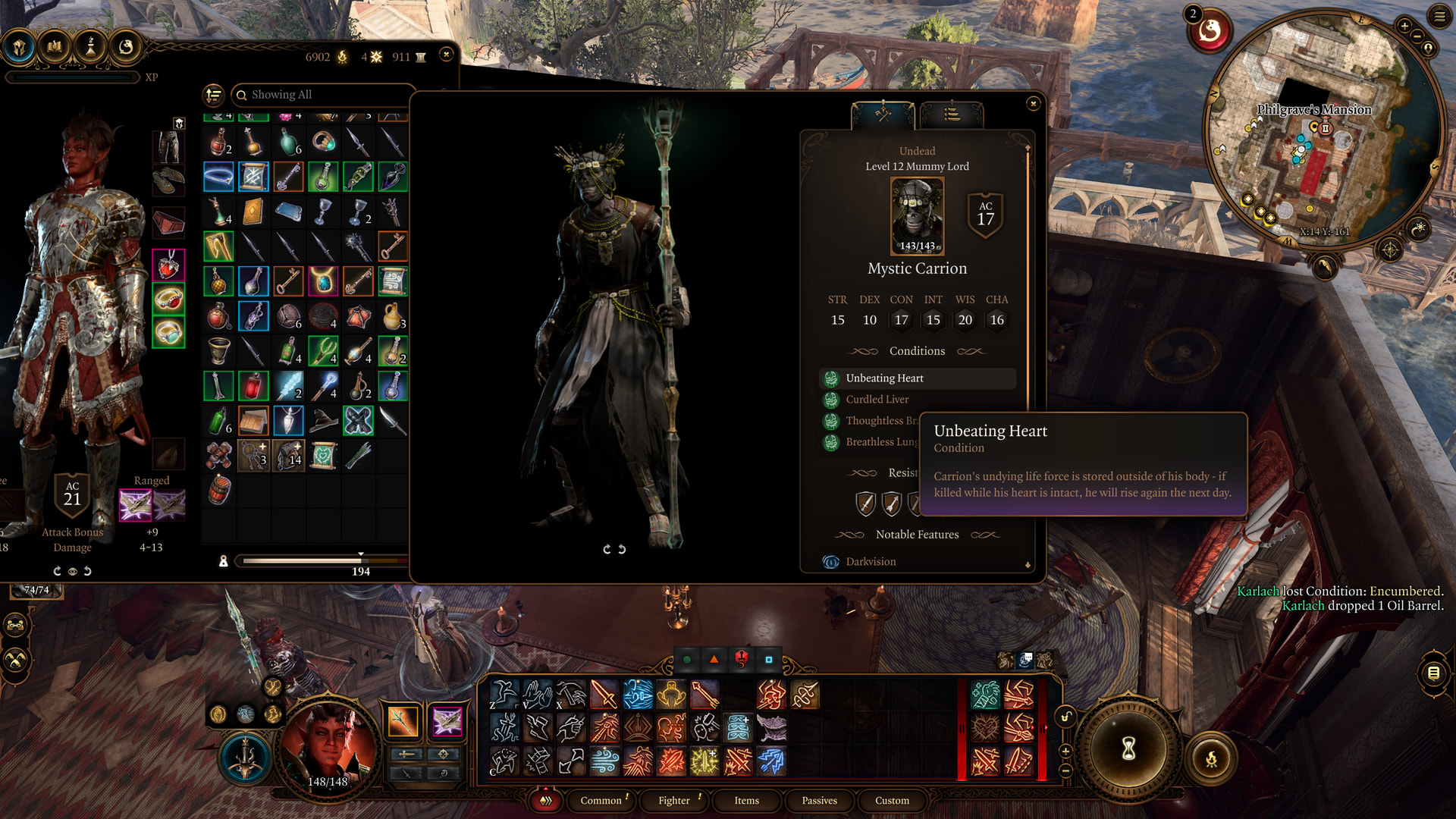1456x819 pixels.
Task: Click the hourglass end turn button
Action: click(x=1128, y=749)
